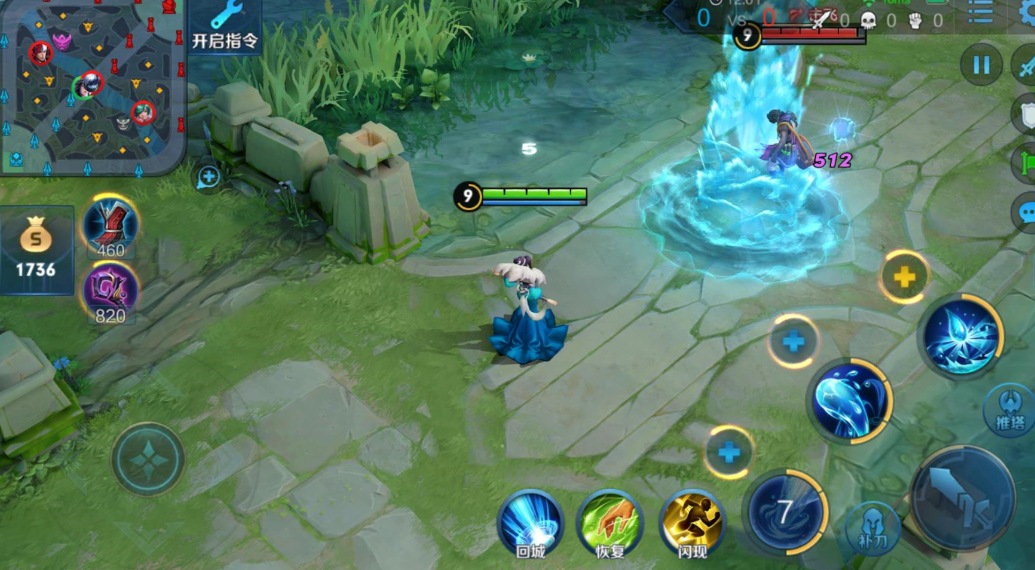Activate the glowing butterfly ultimate skill

coord(961,336)
